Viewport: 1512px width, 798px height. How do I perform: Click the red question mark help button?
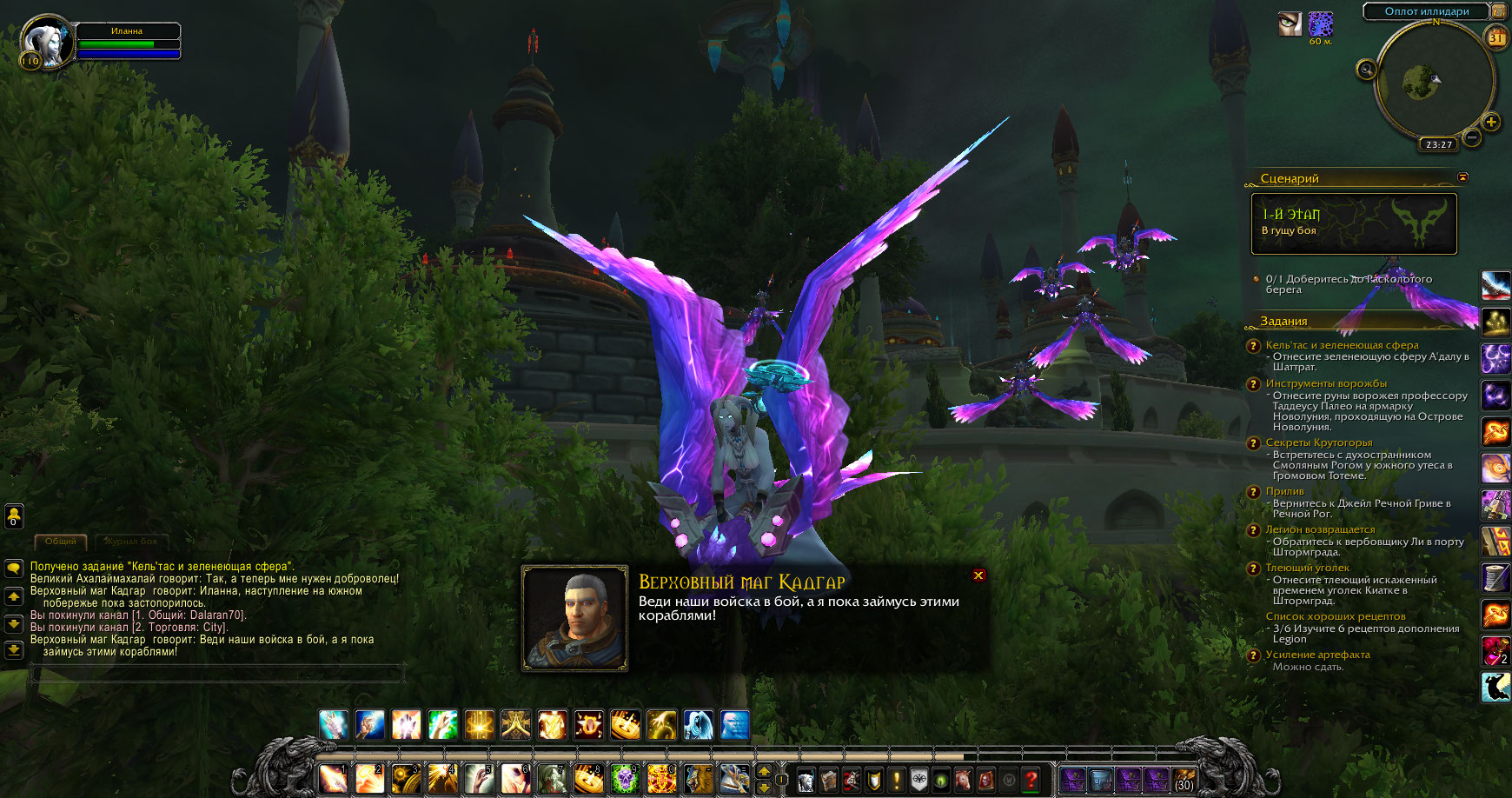(x=1031, y=780)
